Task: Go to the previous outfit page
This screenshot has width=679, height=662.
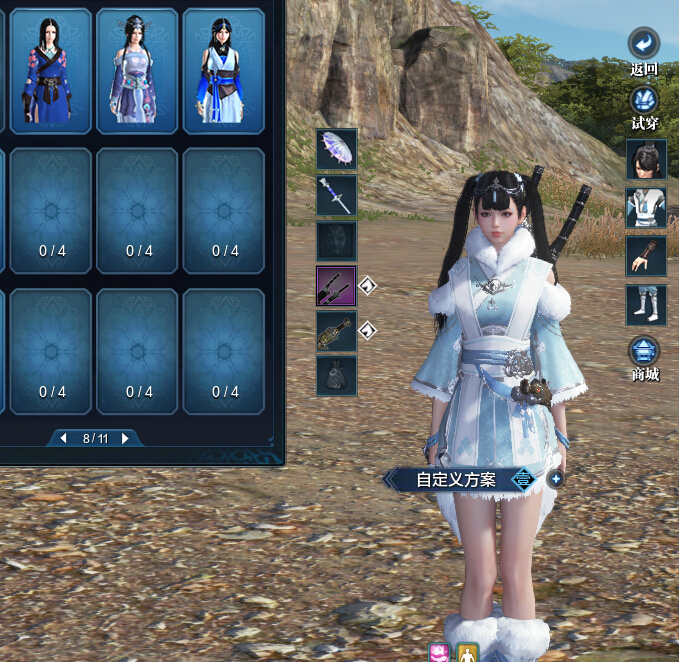Action: pos(64,438)
